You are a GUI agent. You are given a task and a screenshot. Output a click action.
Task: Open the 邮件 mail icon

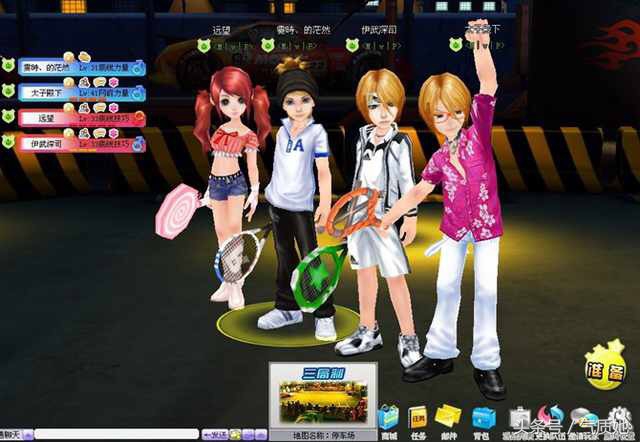451,419
